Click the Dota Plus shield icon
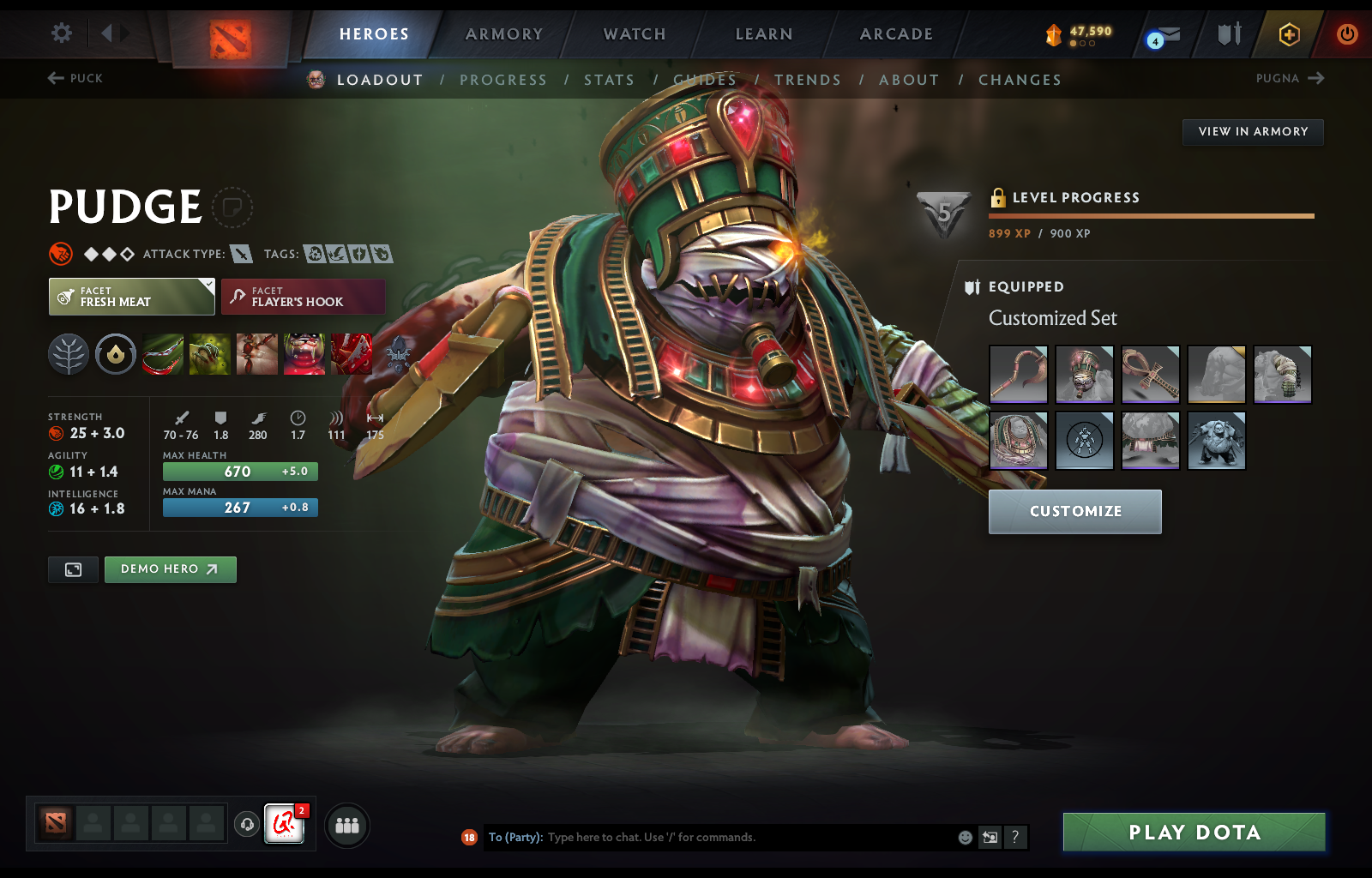1372x878 pixels. point(1226,34)
